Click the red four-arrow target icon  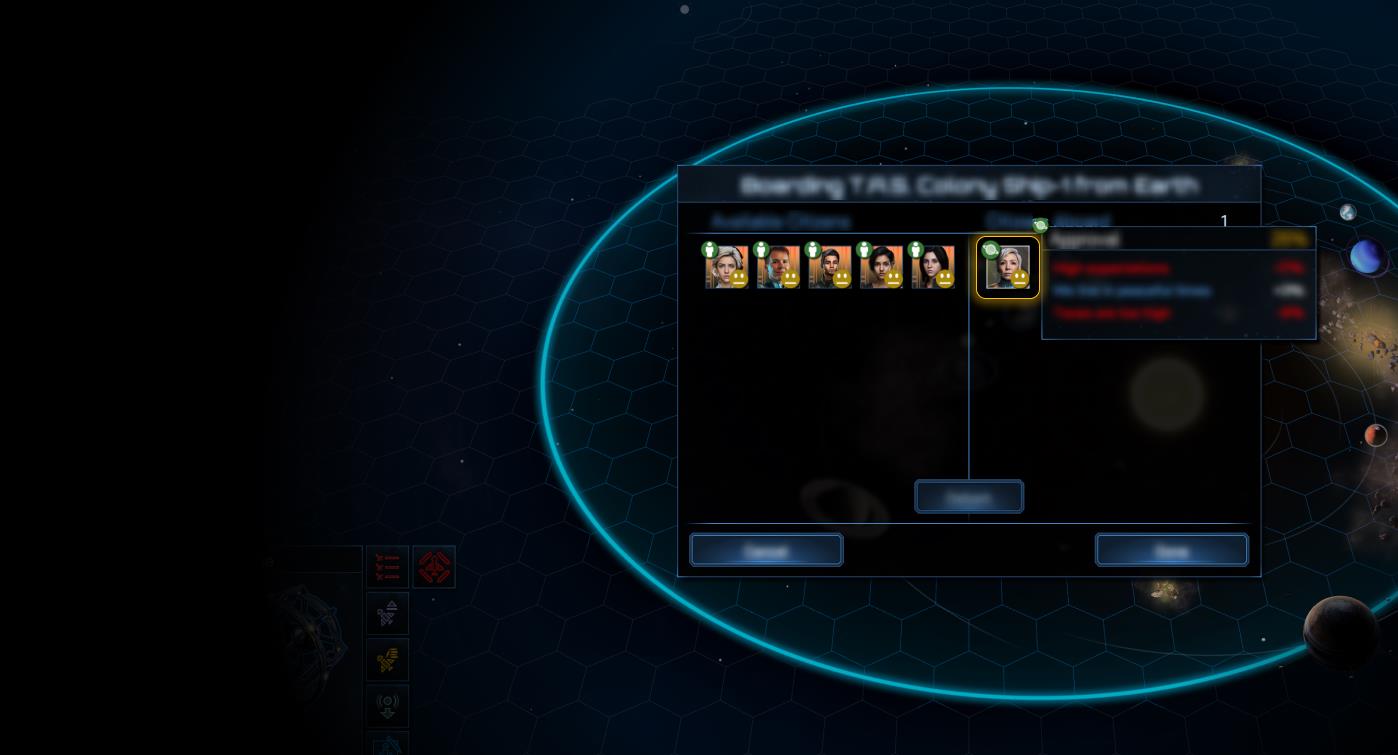(x=434, y=567)
